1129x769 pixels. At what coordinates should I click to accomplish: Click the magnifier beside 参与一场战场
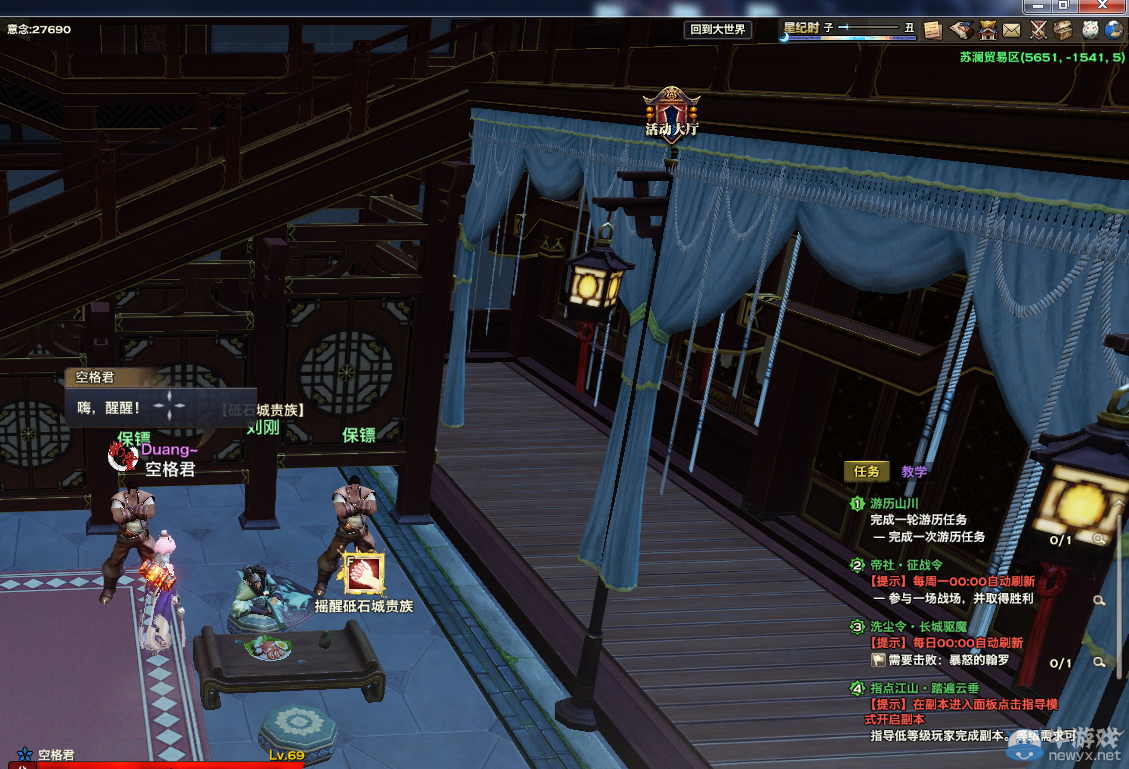click(x=1099, y=600)
